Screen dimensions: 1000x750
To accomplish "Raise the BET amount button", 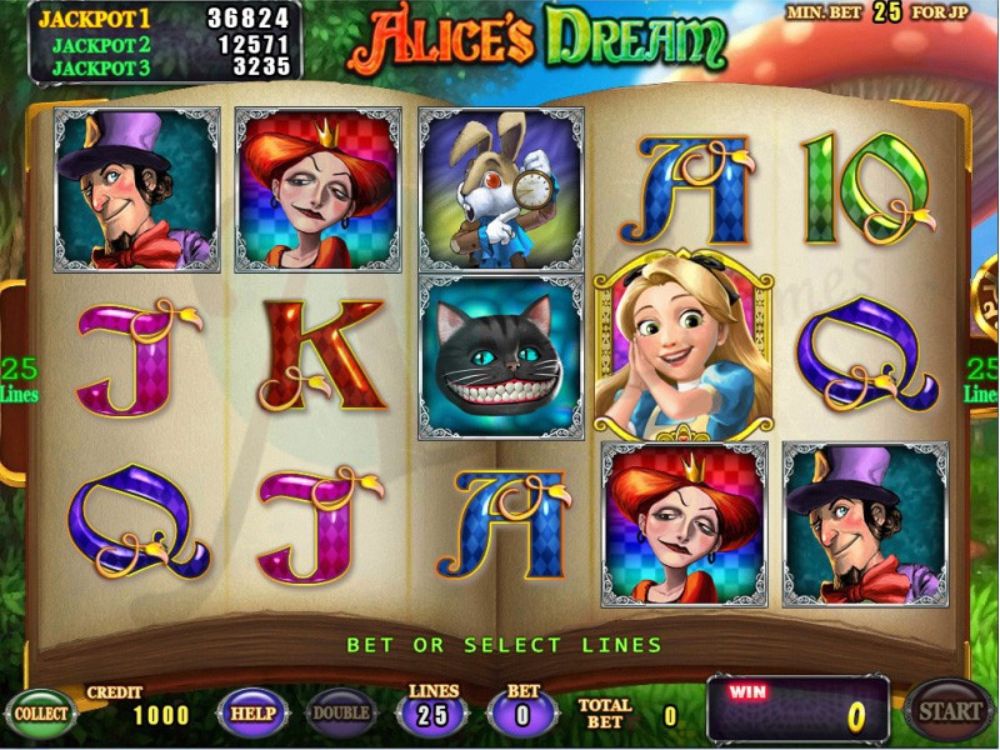I will click(x=523, y=714).
